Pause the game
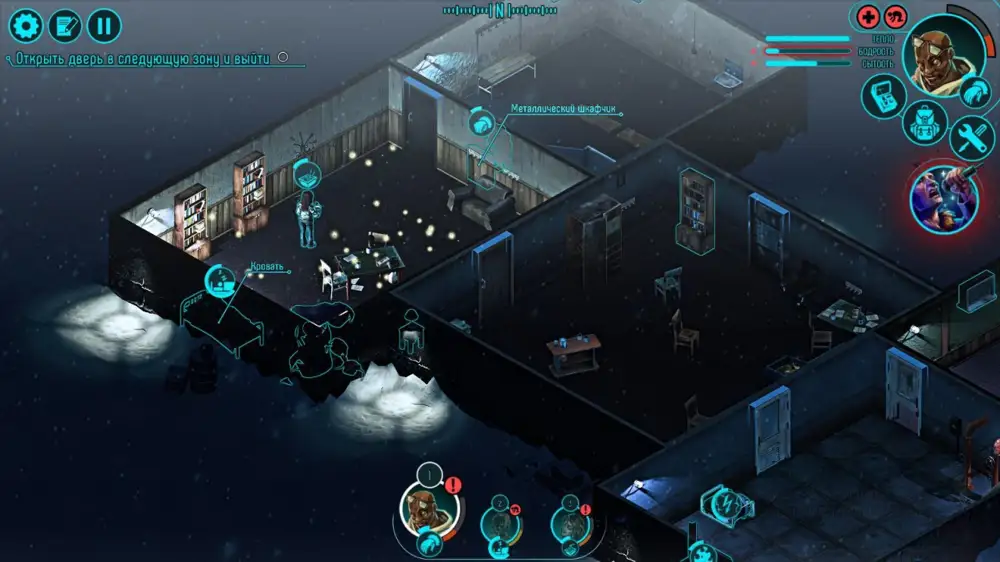The width and height of the screenshot is (1000, 562). (x=104, y=25)
